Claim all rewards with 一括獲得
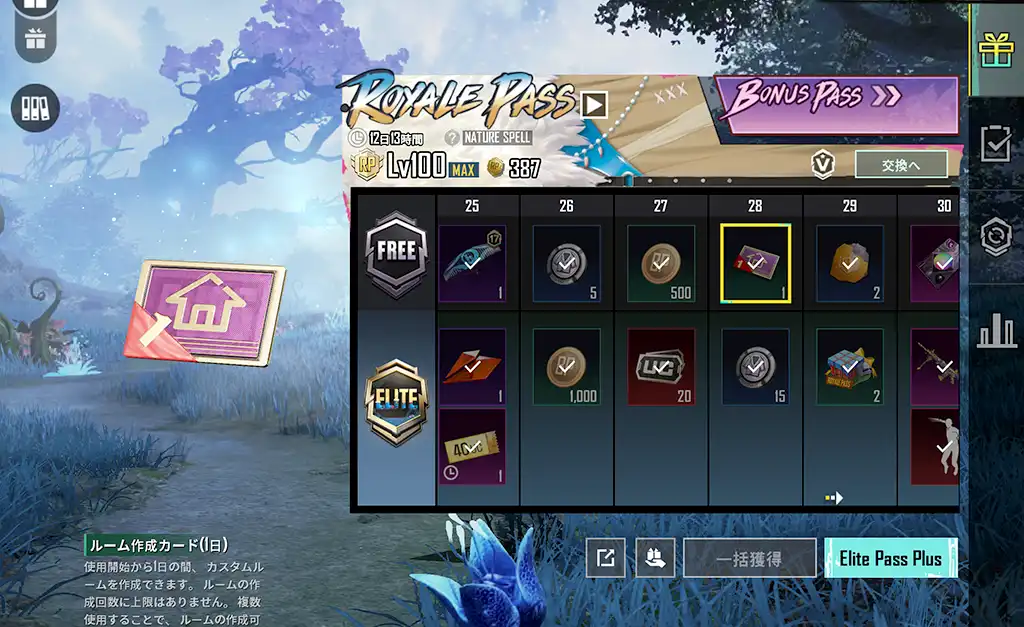Viewport: 1024px width, 627px height. pyautogui.click(x=749, y=558)
